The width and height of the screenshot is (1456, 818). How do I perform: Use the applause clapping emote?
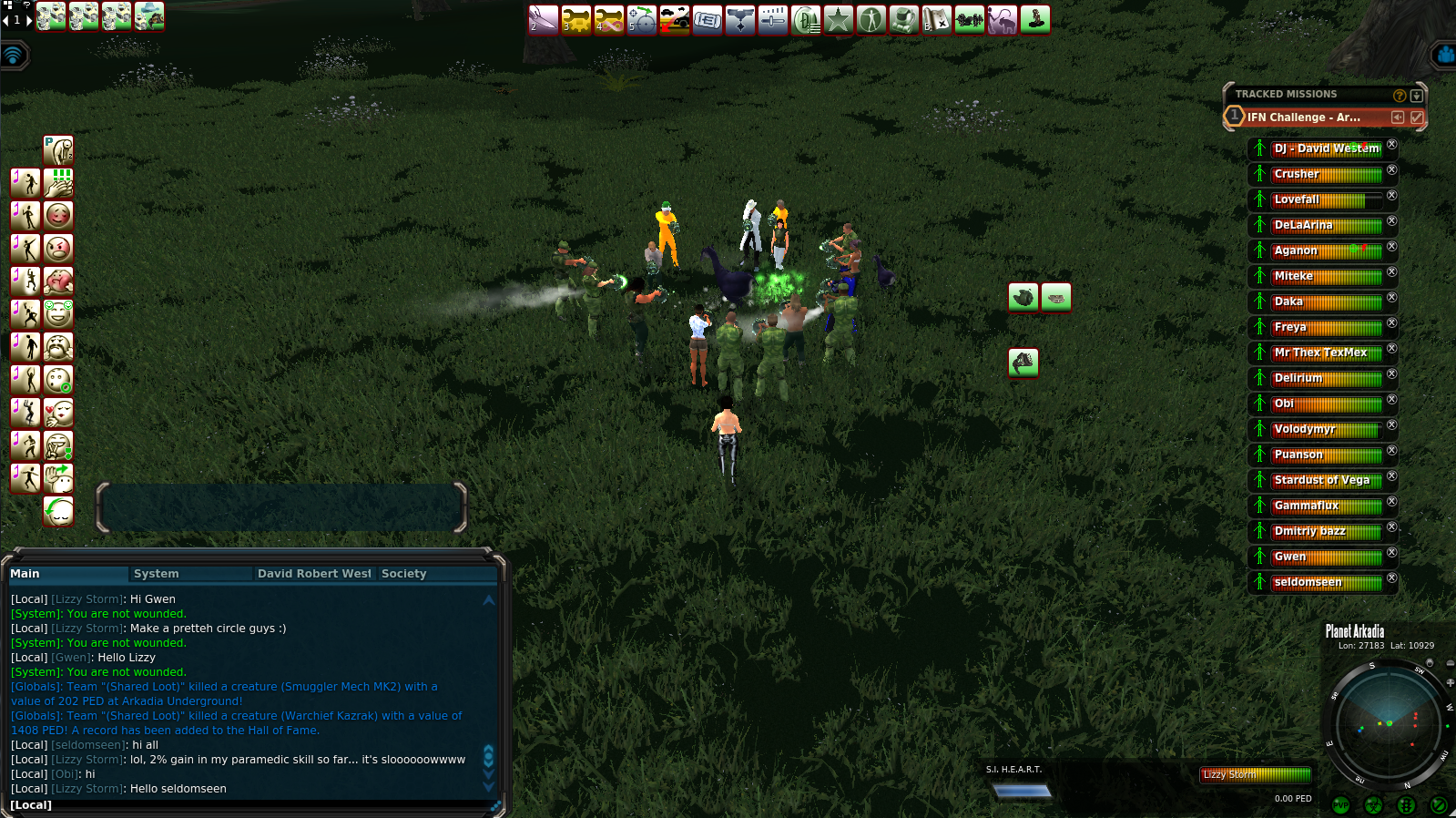[x=58, y=183]
